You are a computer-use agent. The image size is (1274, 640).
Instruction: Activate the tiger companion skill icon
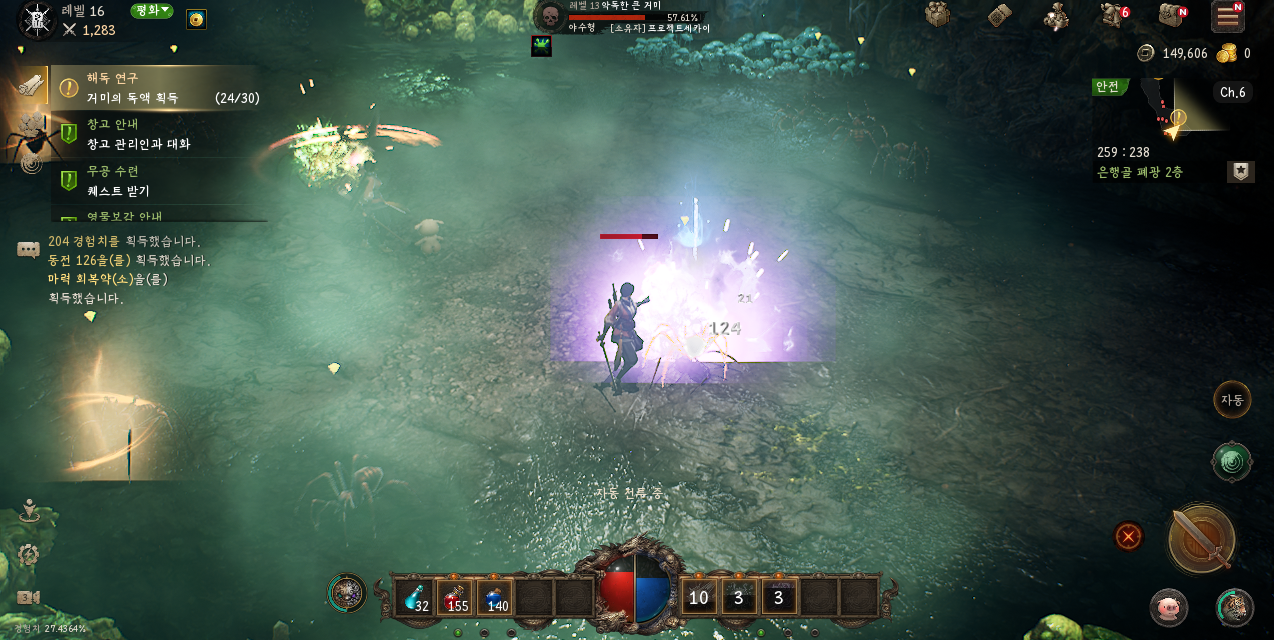click(x=1234, y=607)
